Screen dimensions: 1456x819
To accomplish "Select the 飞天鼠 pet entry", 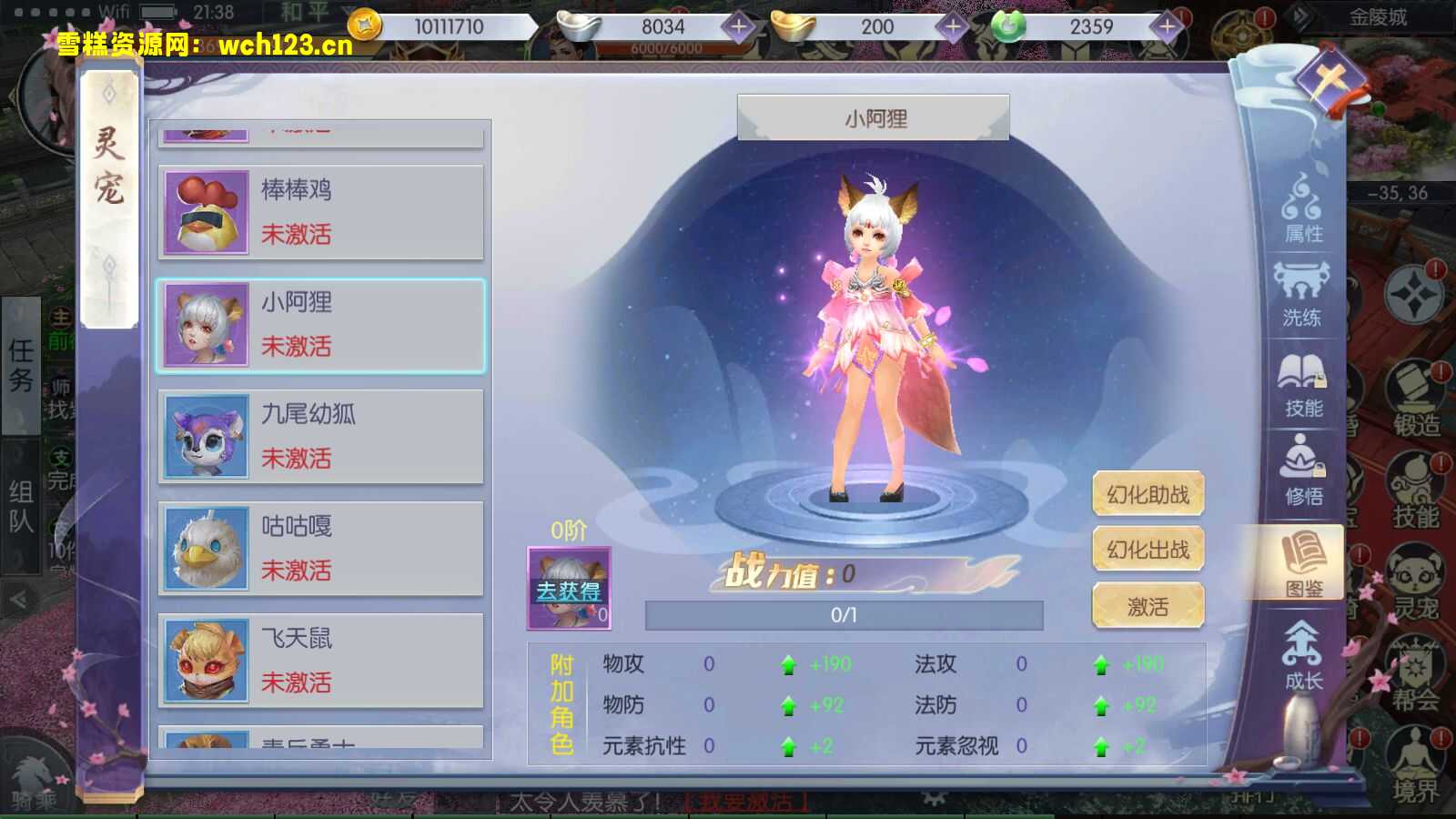I will click(x=323, y=660).
